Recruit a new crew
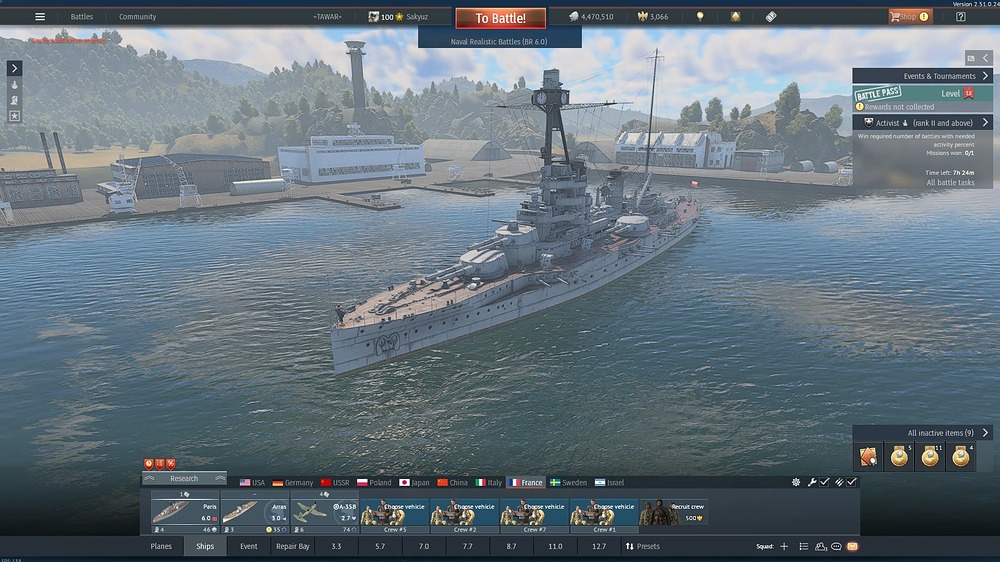This screenshot has width=1000, height=562. tap(673, 512)
